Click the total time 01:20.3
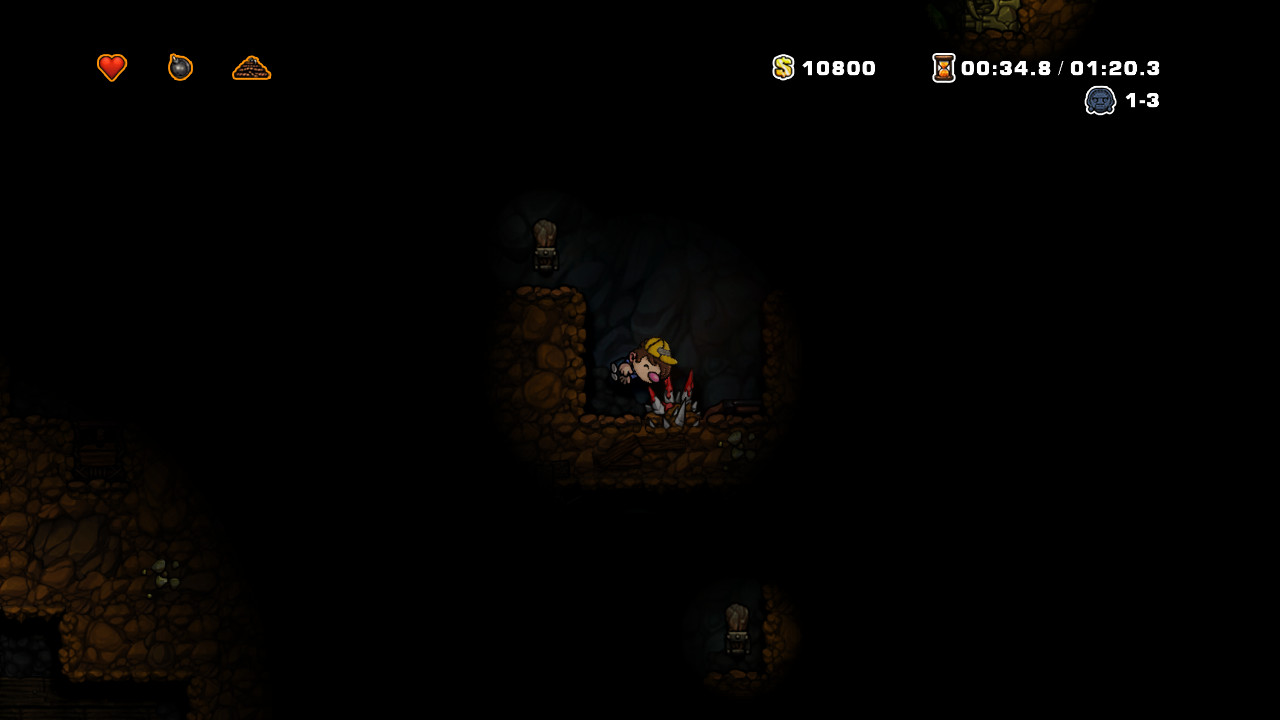 click(x=1115, y=68)
